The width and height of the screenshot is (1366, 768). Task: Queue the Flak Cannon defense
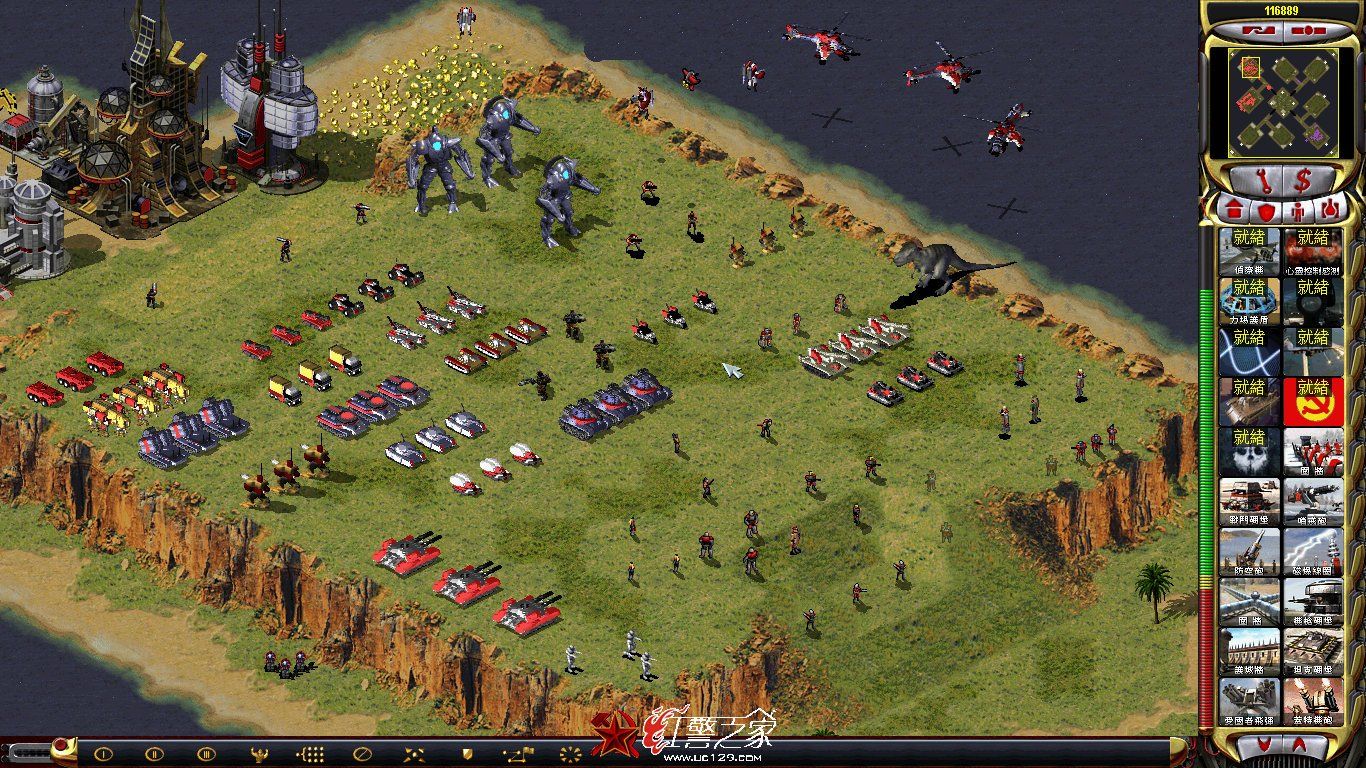[x=1249, y=552]
